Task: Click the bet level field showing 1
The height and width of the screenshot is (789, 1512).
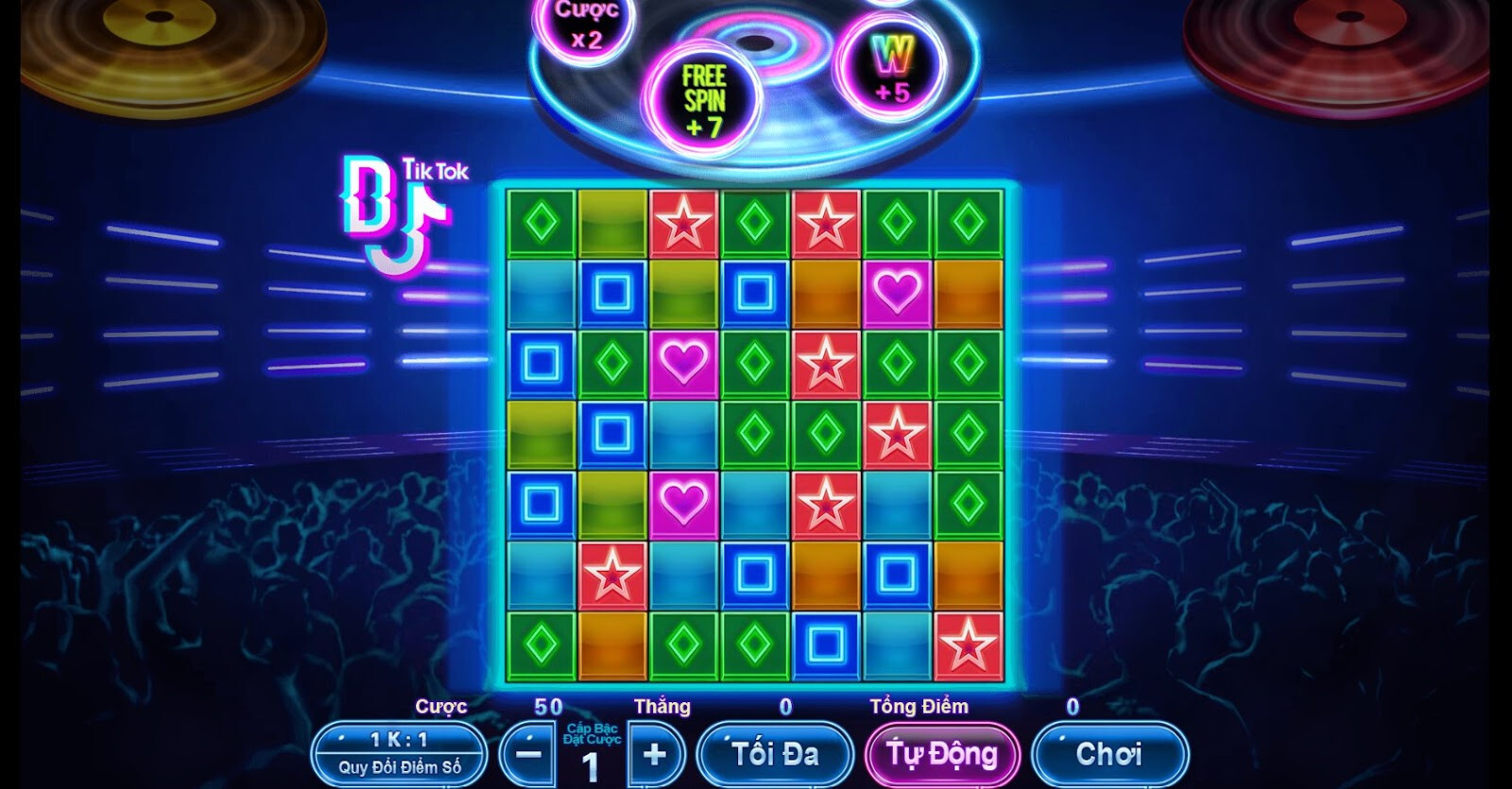Action: pos(591,767)
